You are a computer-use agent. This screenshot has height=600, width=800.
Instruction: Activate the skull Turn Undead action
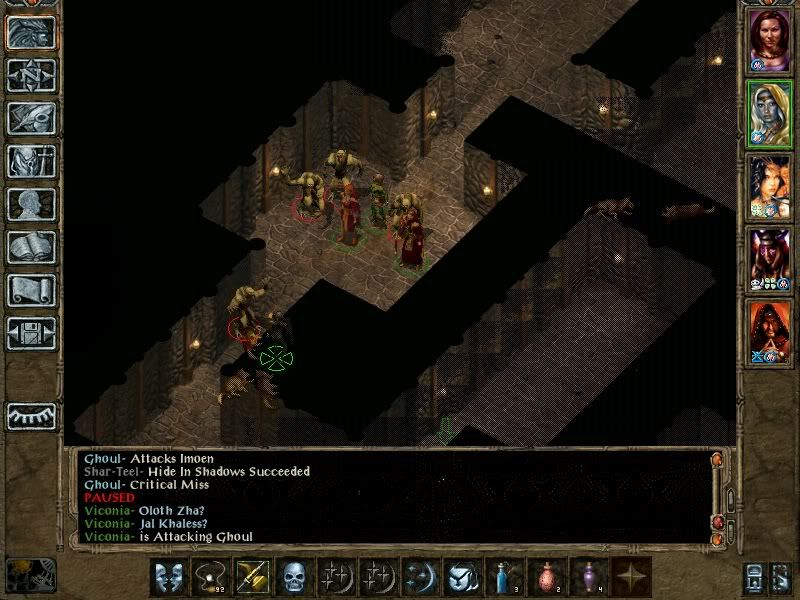(293, 577)
